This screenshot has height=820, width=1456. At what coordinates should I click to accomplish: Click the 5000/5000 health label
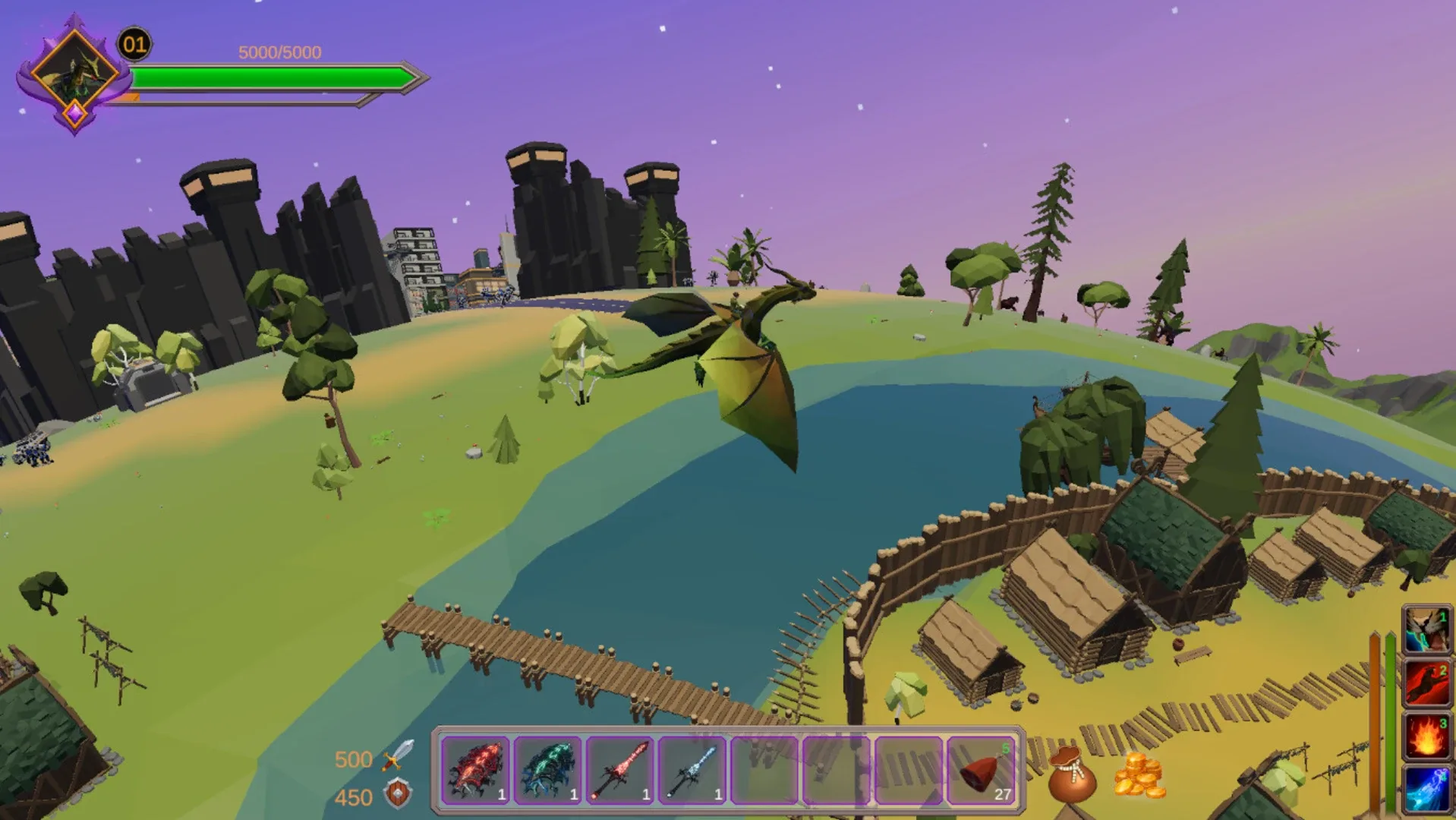(x=279, y=52)
